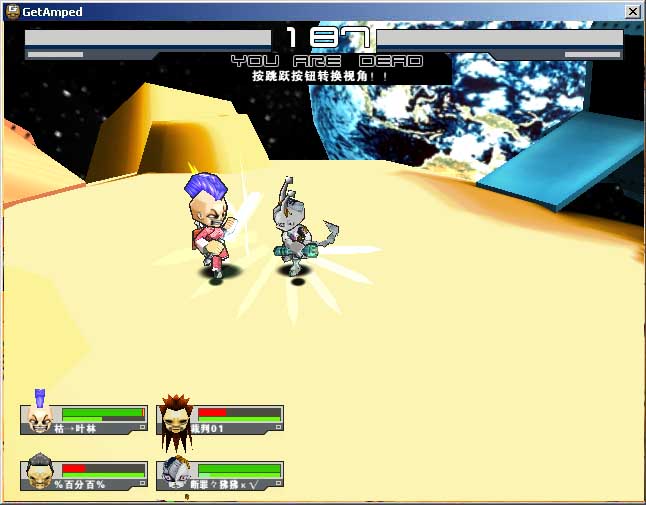Select the silver robot player's status panel

[x=222, y=475]
